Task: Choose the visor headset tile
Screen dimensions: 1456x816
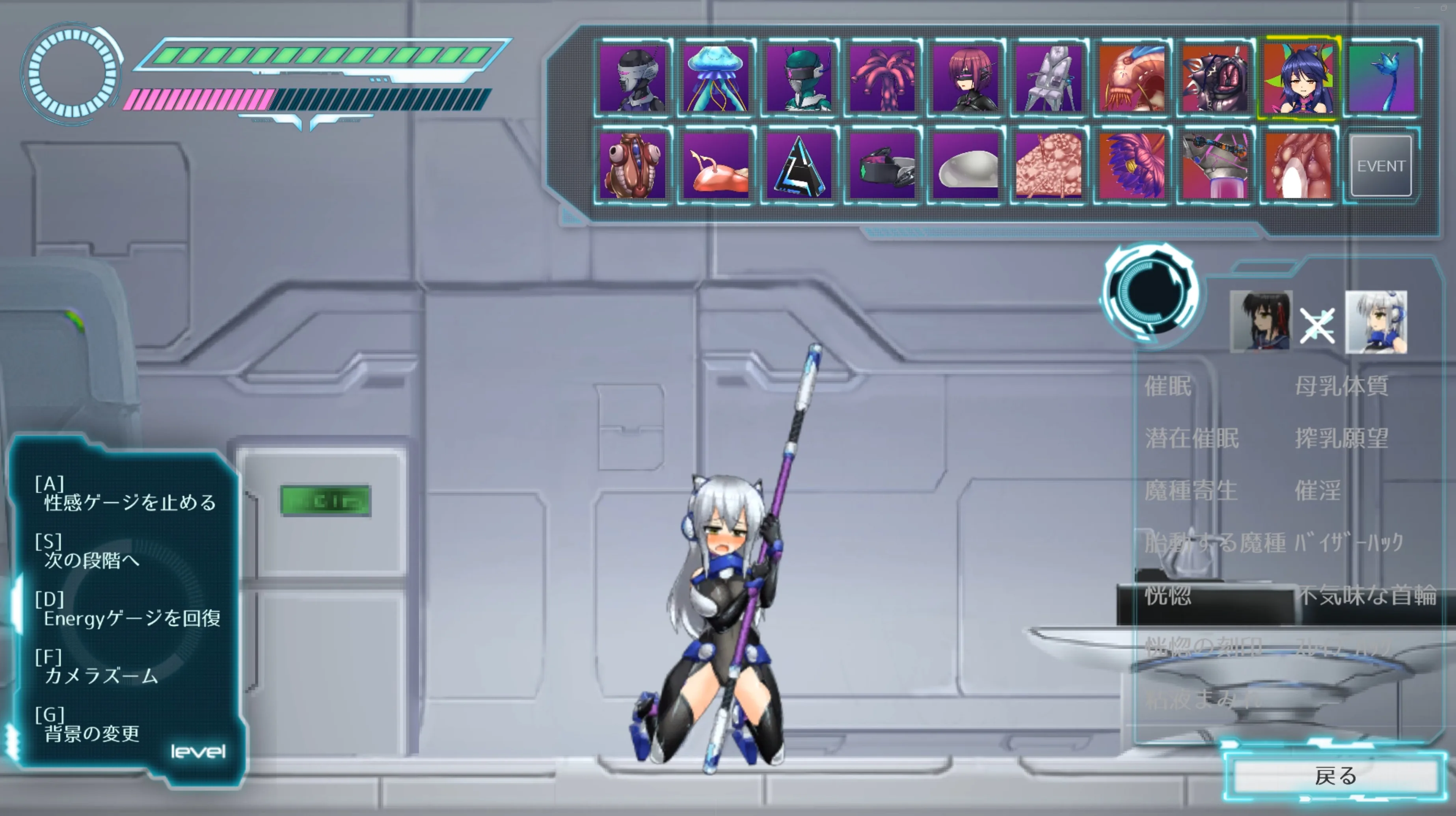Action: [x=882, y=166]
